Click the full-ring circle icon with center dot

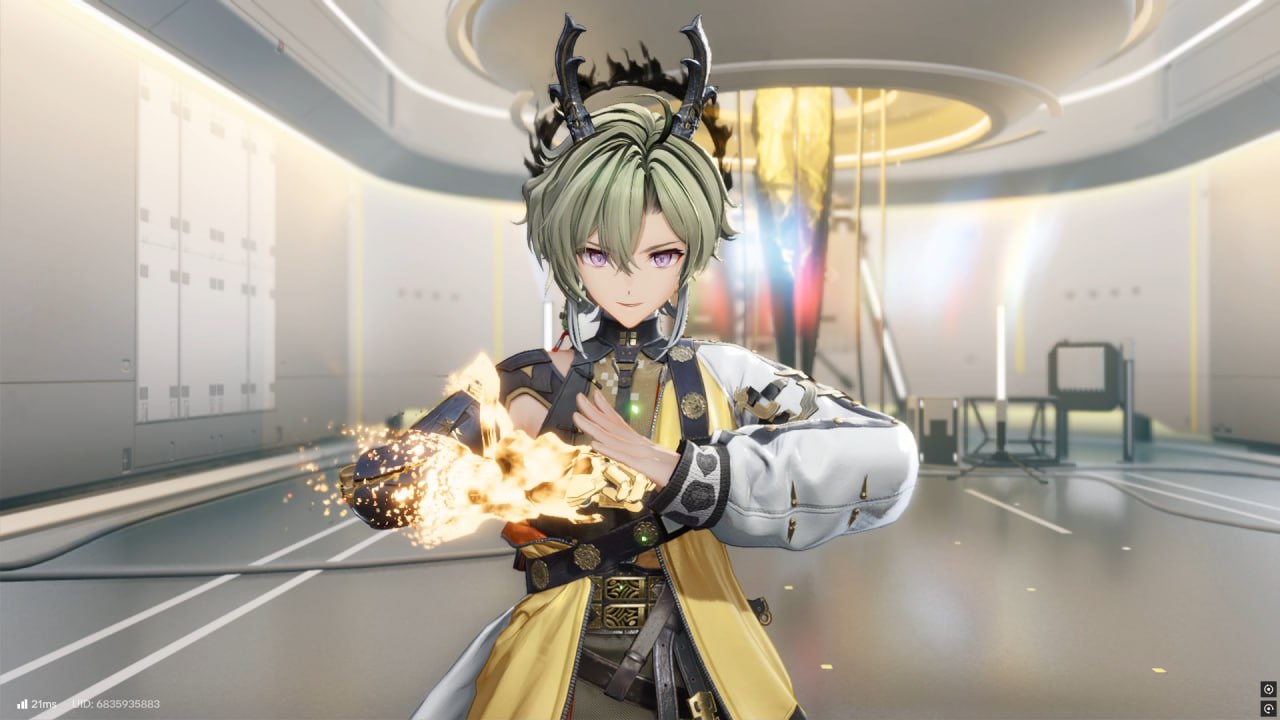(1268, 689)
